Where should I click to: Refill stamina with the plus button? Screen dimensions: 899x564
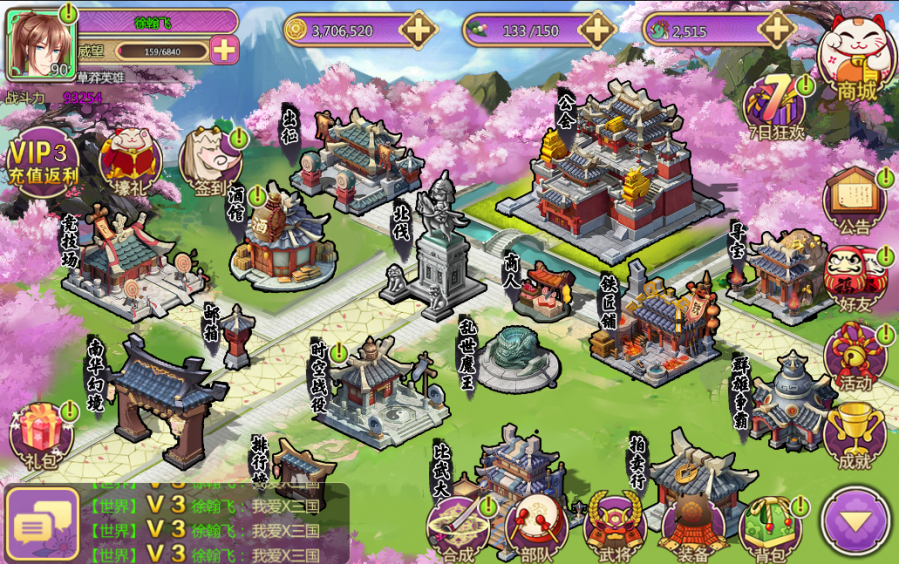click(x=597, y=30)
